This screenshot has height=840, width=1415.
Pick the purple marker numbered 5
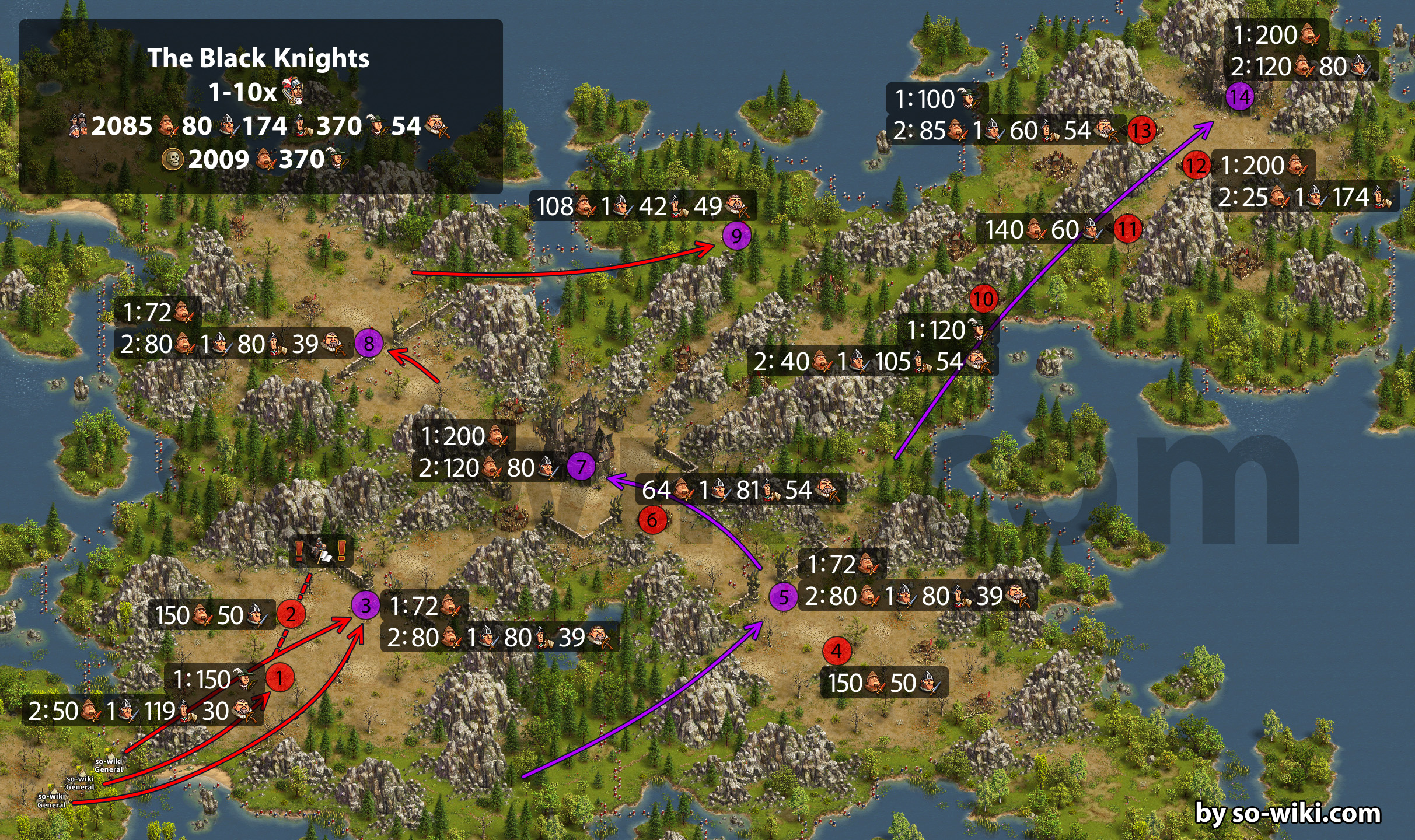pos(783,597)
